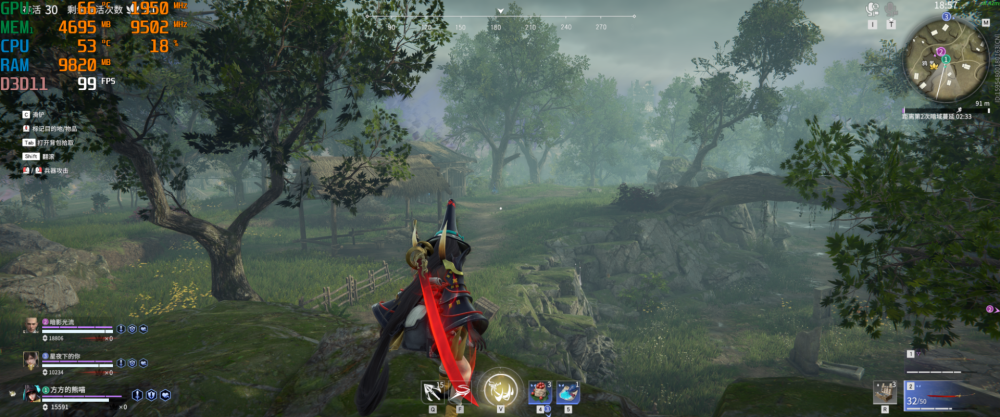The width and height of the screenshot is (1000, 417).
Task: Select teammate 星夜下的你's portrait
Action: [31, 357]
